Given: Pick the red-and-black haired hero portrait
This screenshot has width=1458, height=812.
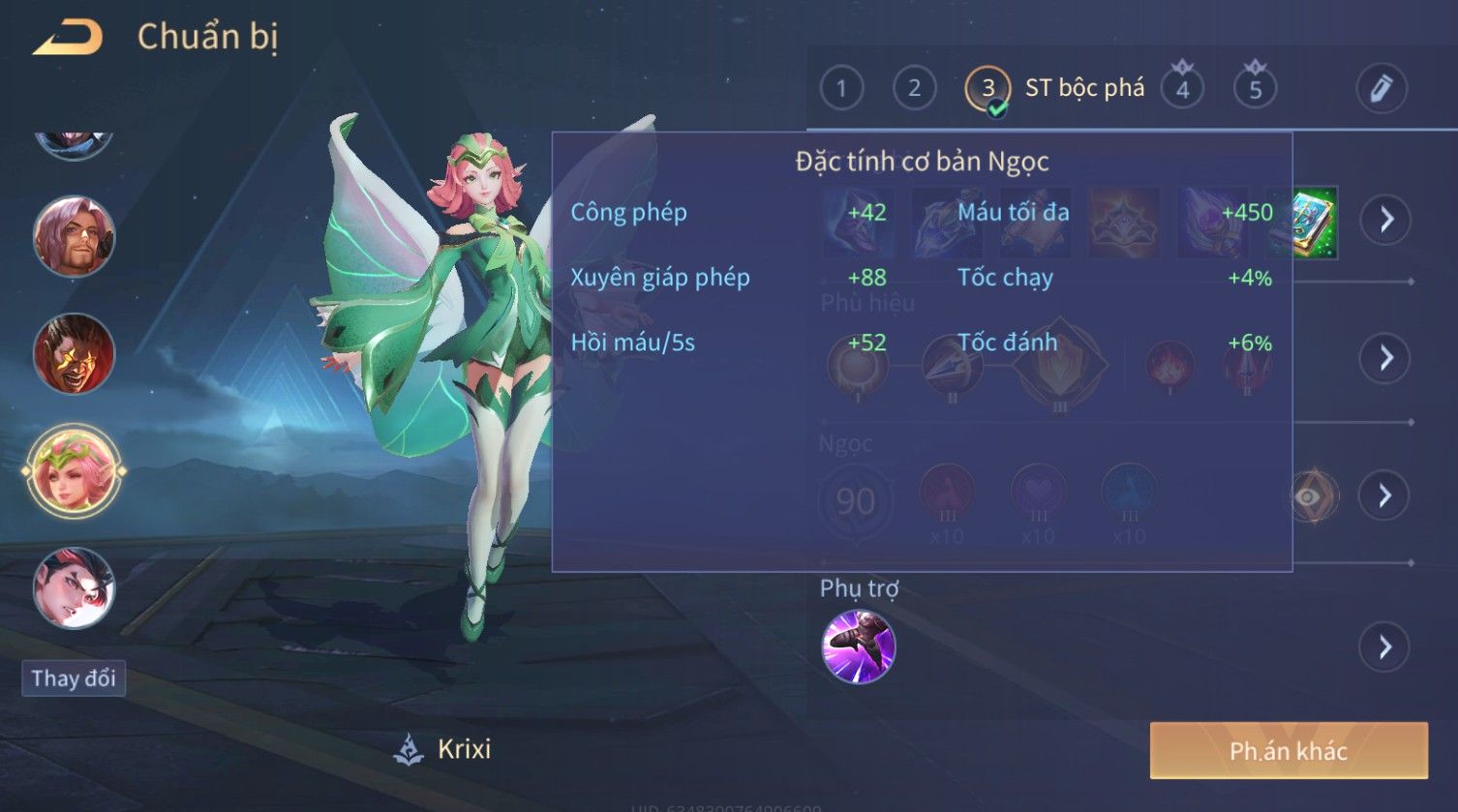Looking at the screenshot, I should [x=74, y=587].
